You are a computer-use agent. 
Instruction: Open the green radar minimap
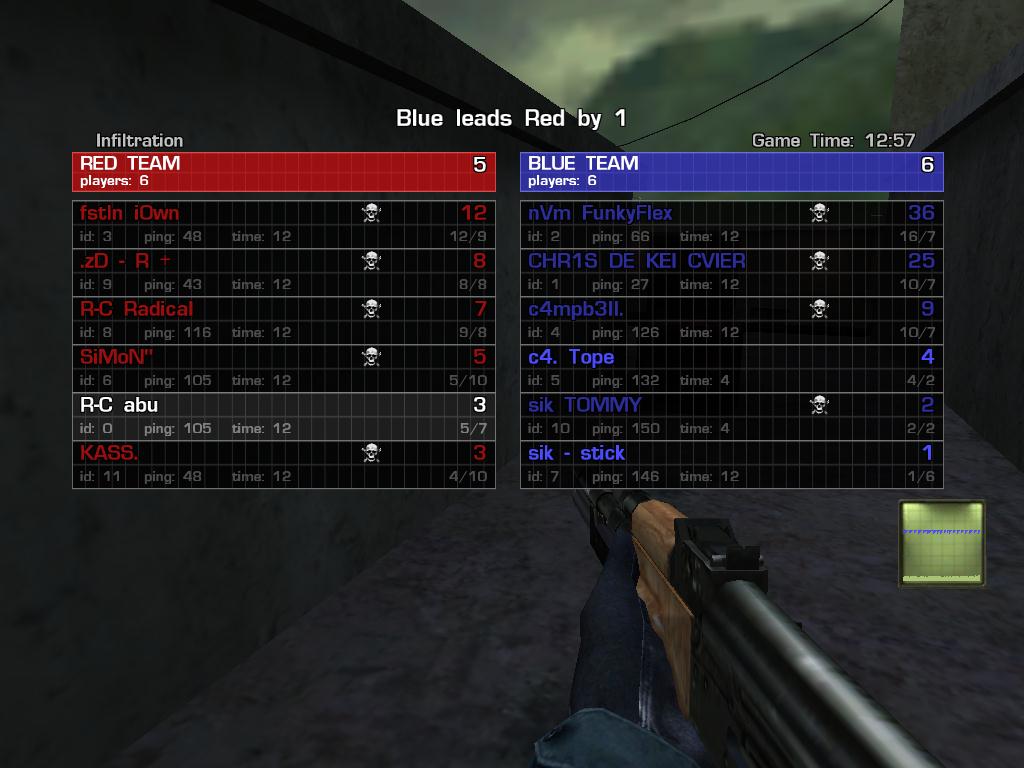pyautogui.click(x=941, y=543)
